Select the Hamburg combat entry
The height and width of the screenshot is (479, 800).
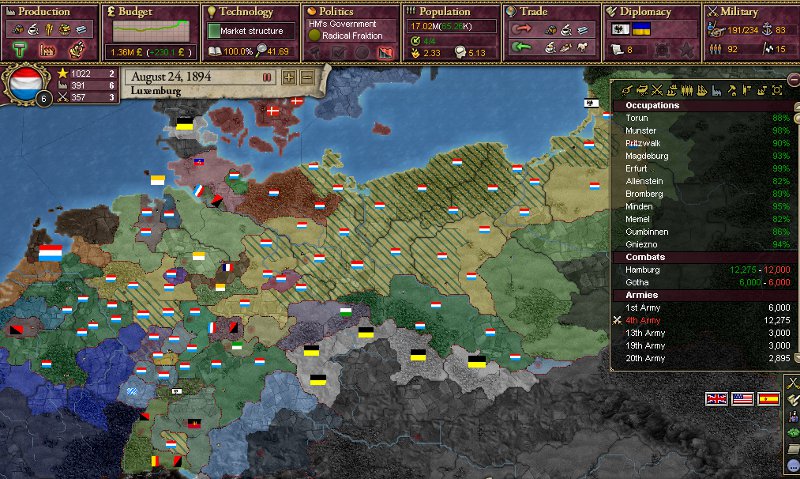click(643, 270)
